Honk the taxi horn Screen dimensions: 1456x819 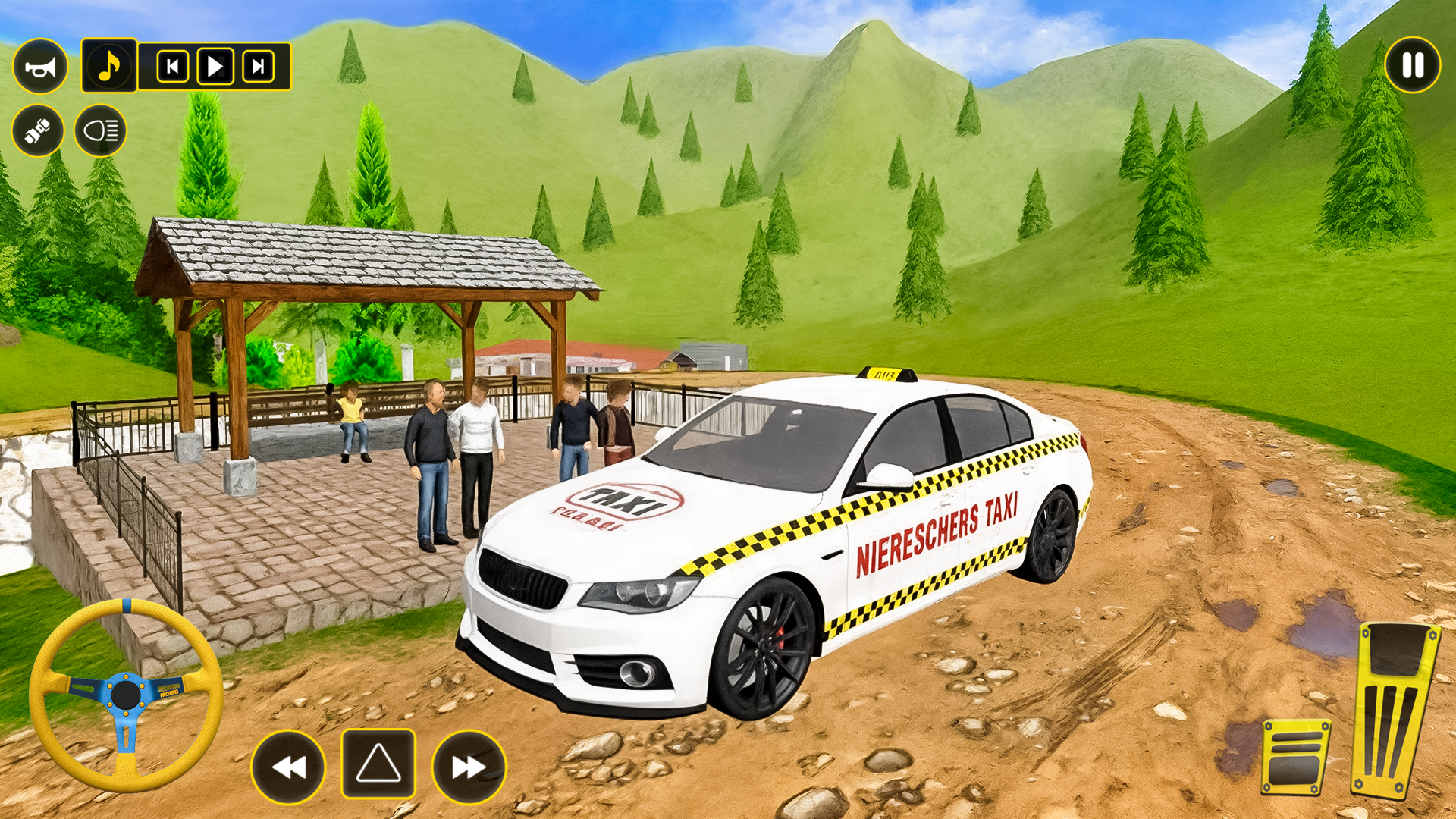42,66
